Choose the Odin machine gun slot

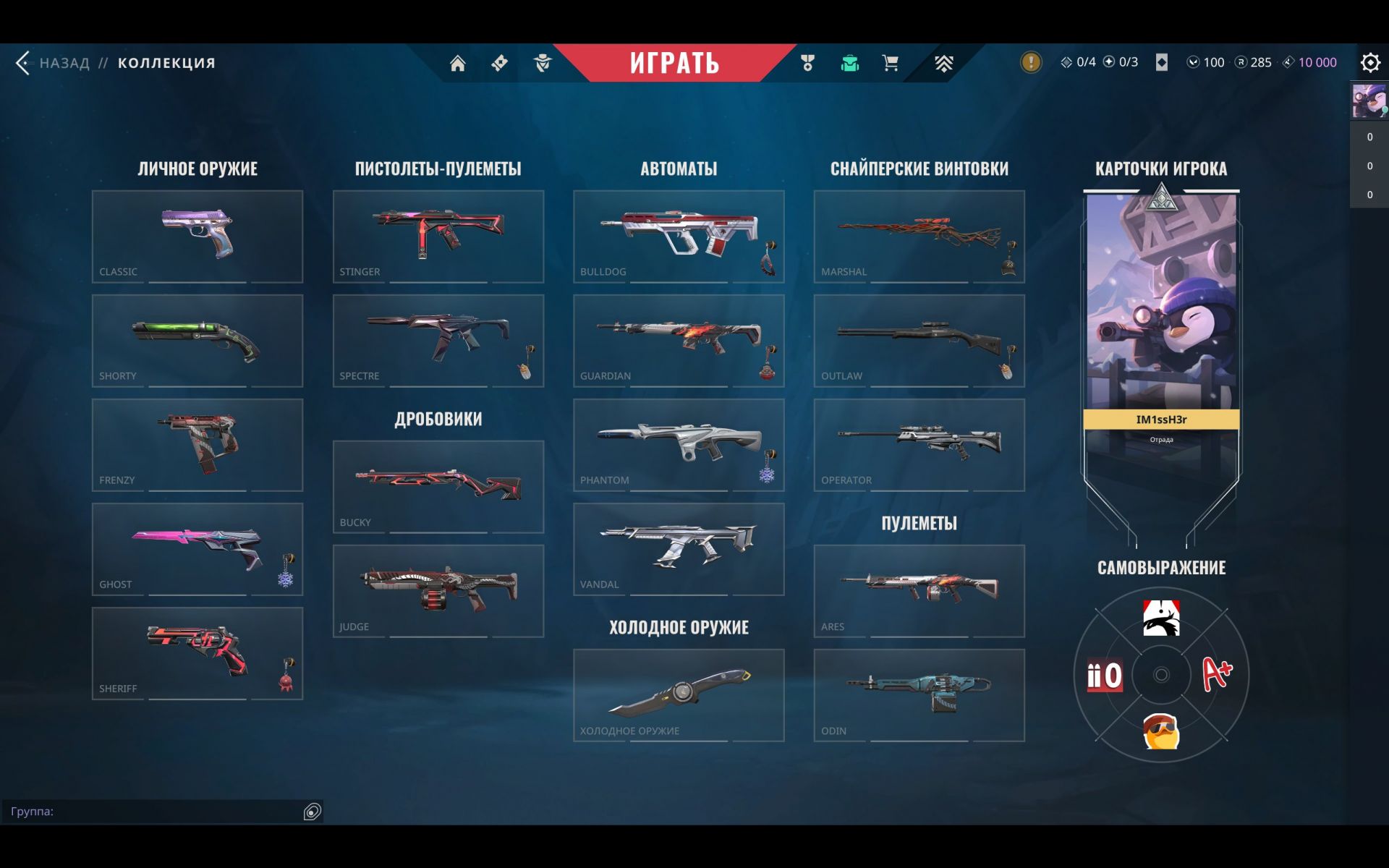point(919,694)
